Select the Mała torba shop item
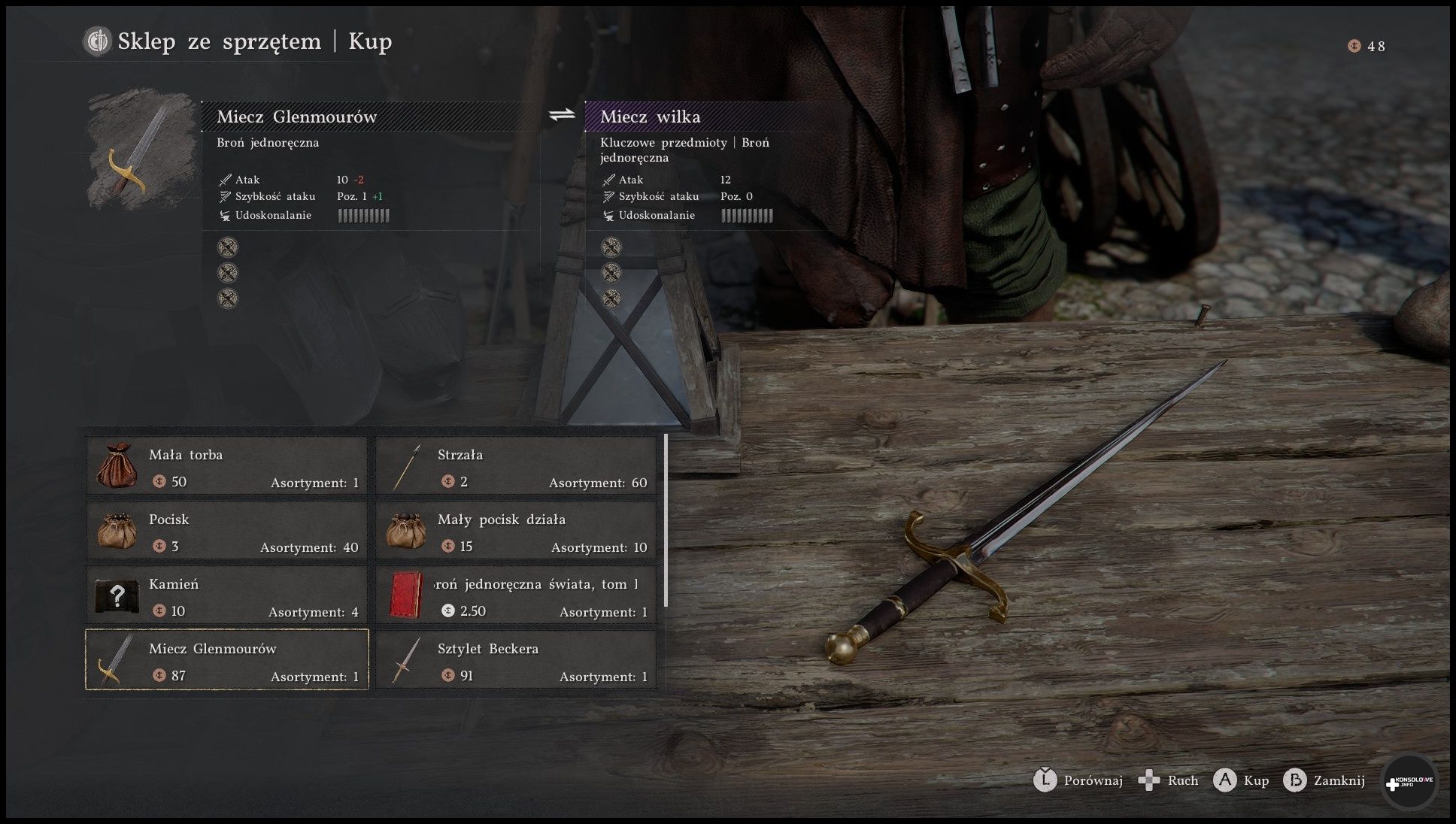 (x=226, y=466)
